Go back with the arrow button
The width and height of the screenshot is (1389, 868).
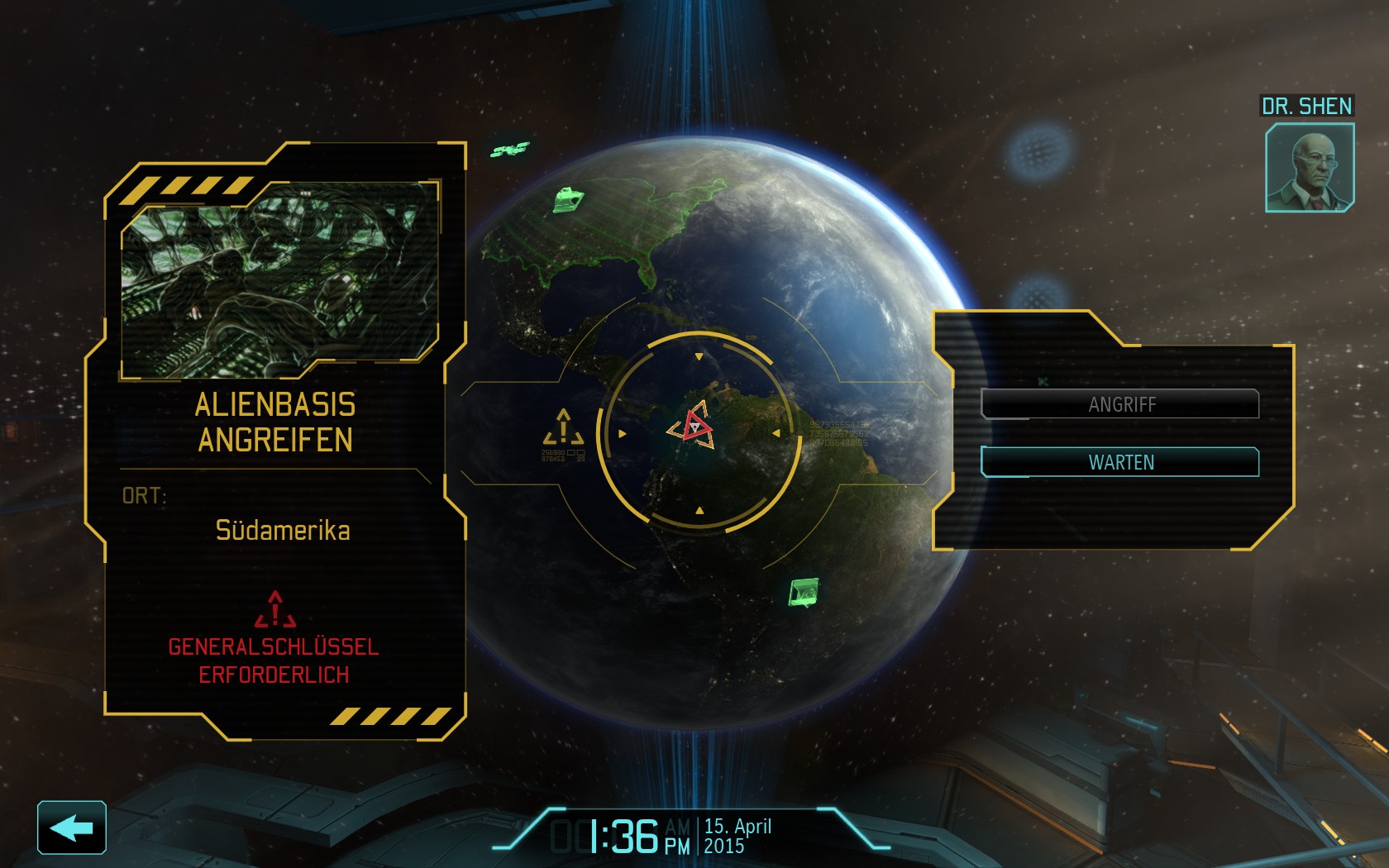pyautogui.click(x=72, y=827)
